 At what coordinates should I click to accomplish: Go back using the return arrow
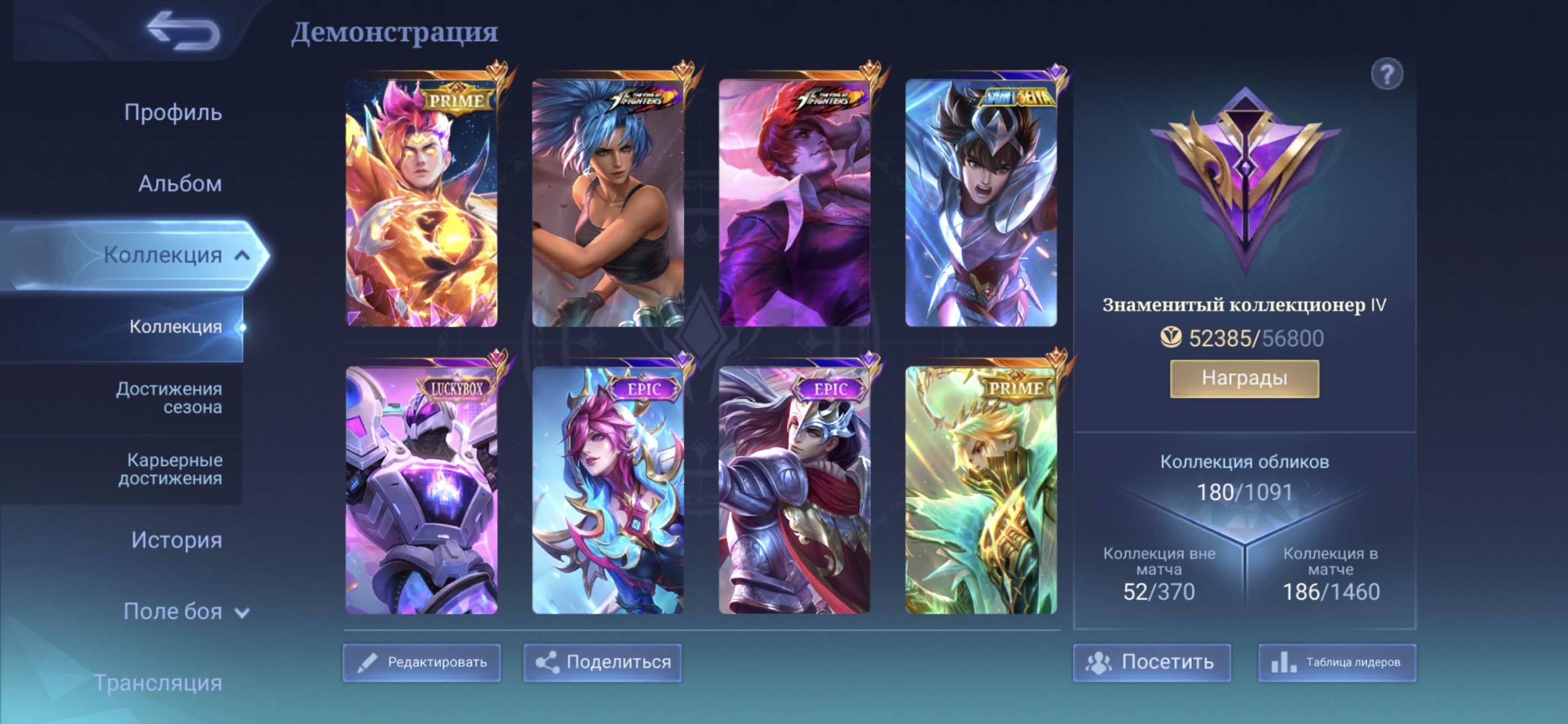point(183,31)
